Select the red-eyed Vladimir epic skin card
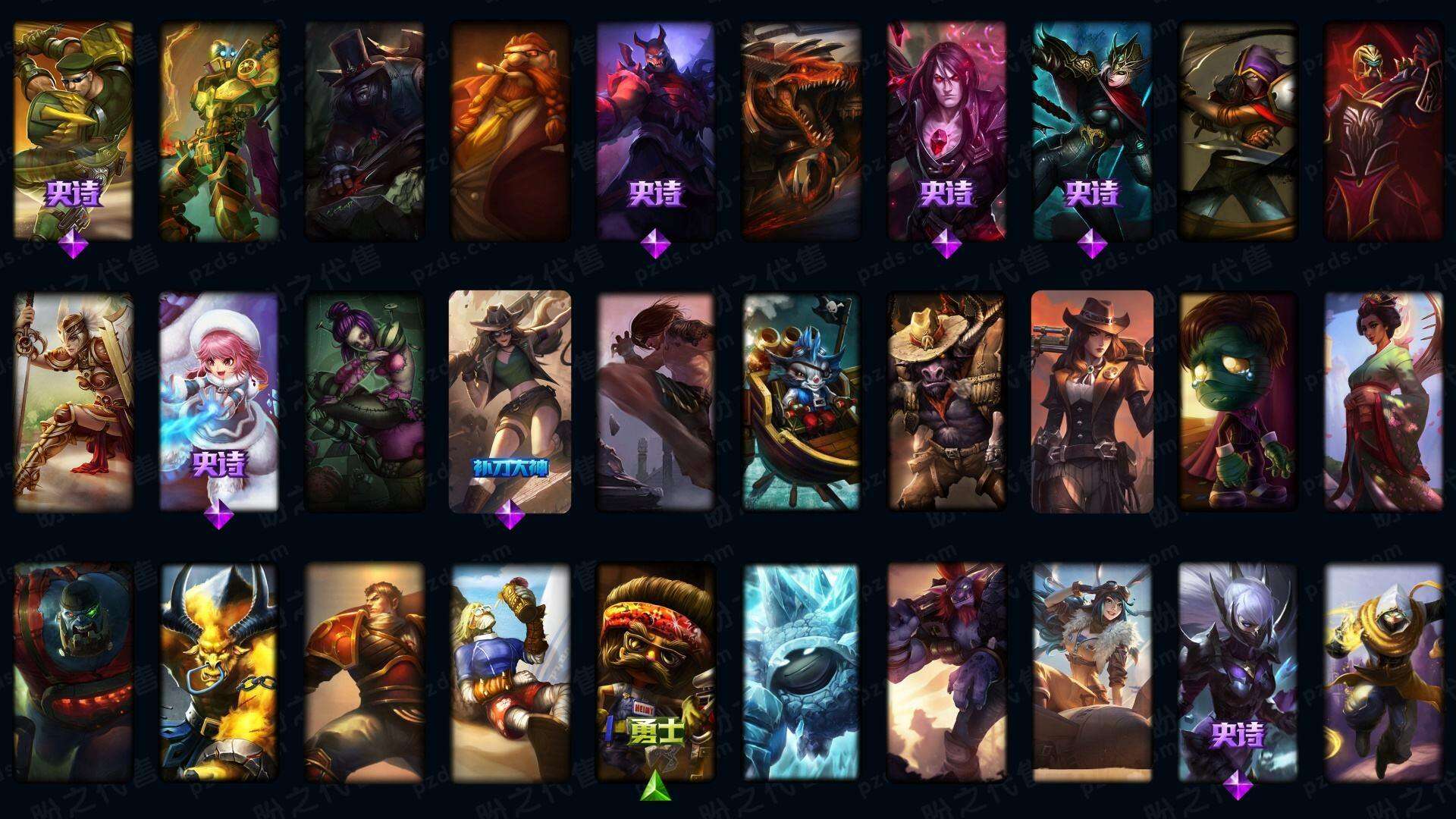The image size is (1456, 819). click(x=946, y=129)
